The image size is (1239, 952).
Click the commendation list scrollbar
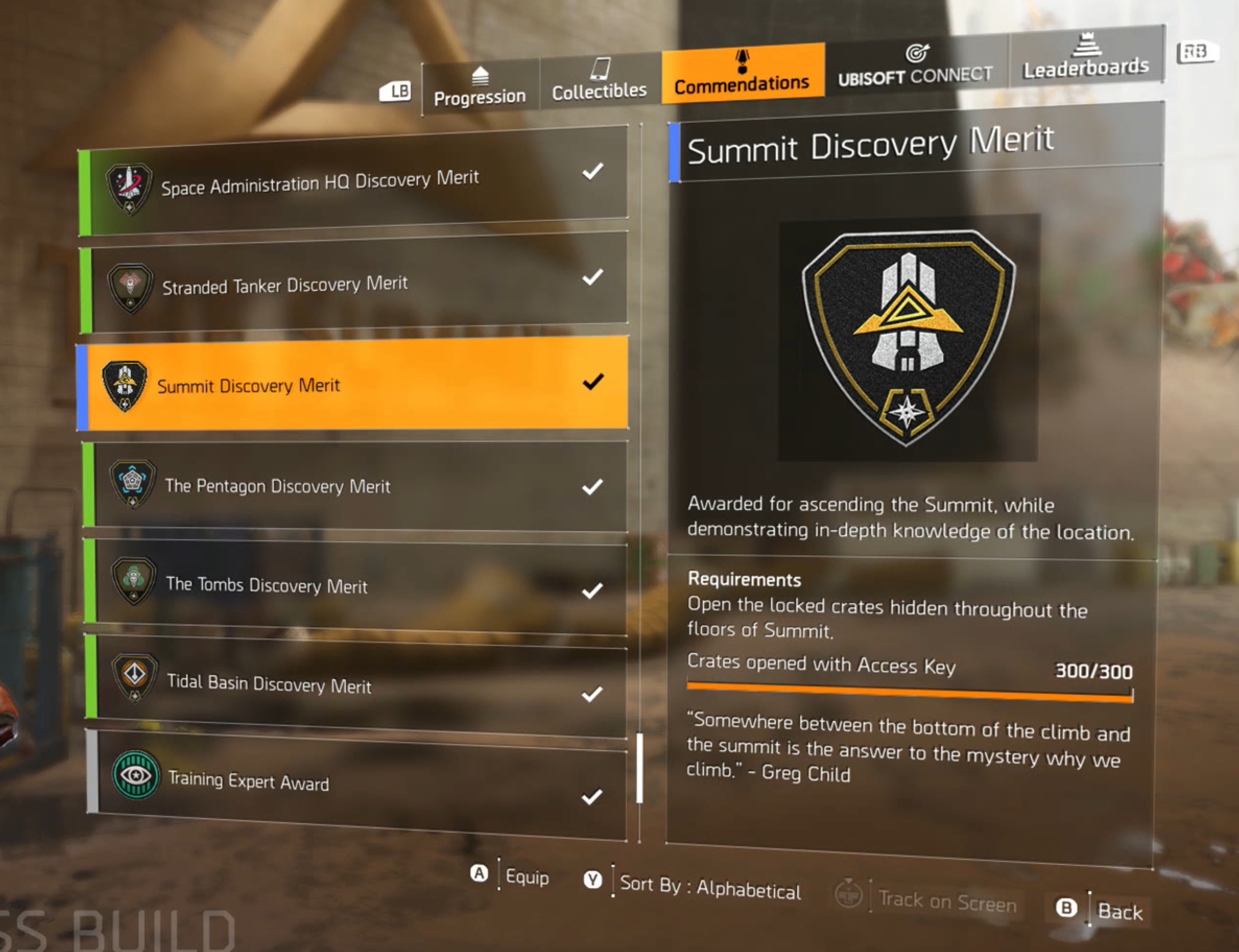point(640,769)
